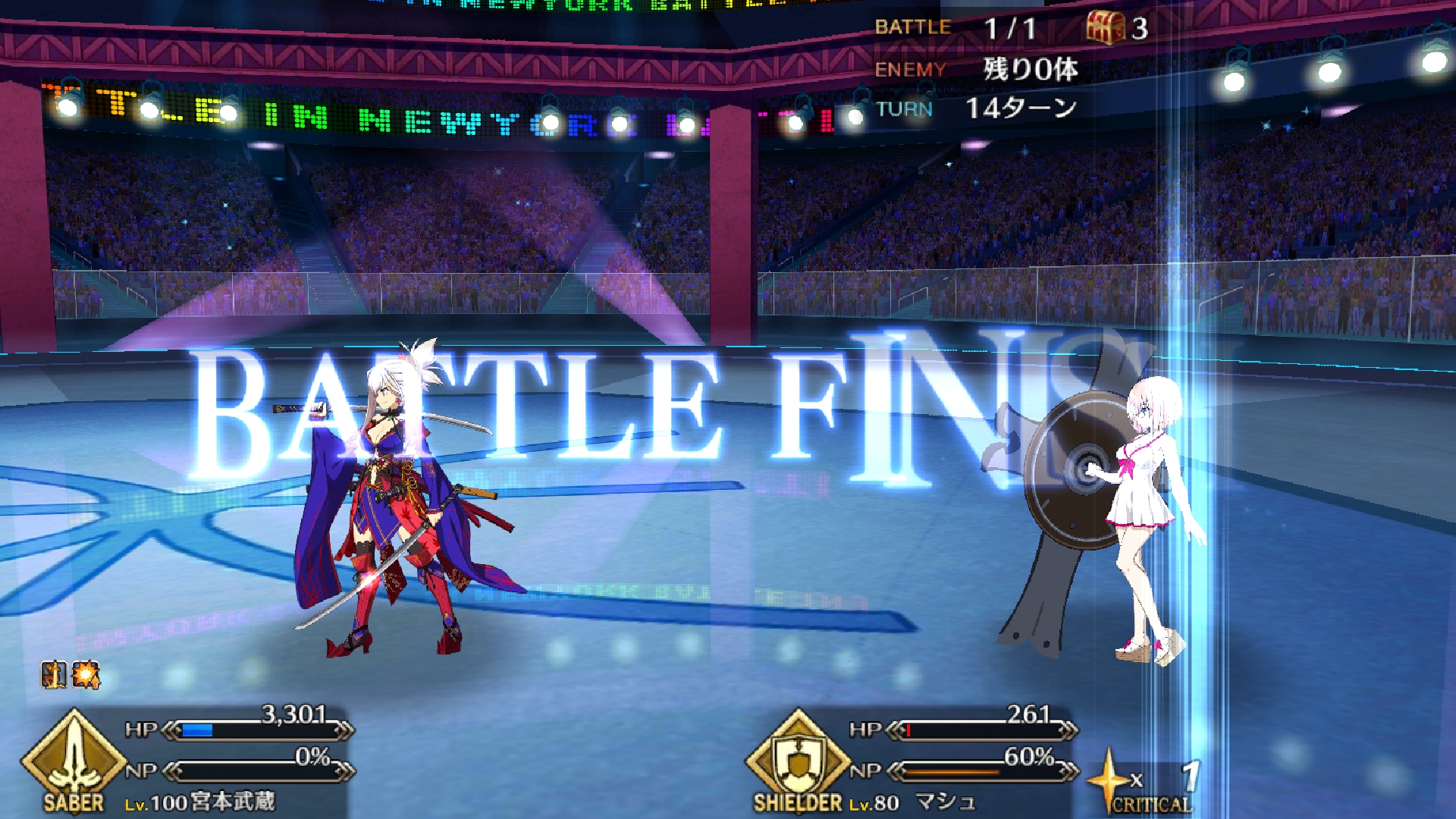Select the gold Shielder class icon
Screen dimensions: 1456x819
point(798,758)
